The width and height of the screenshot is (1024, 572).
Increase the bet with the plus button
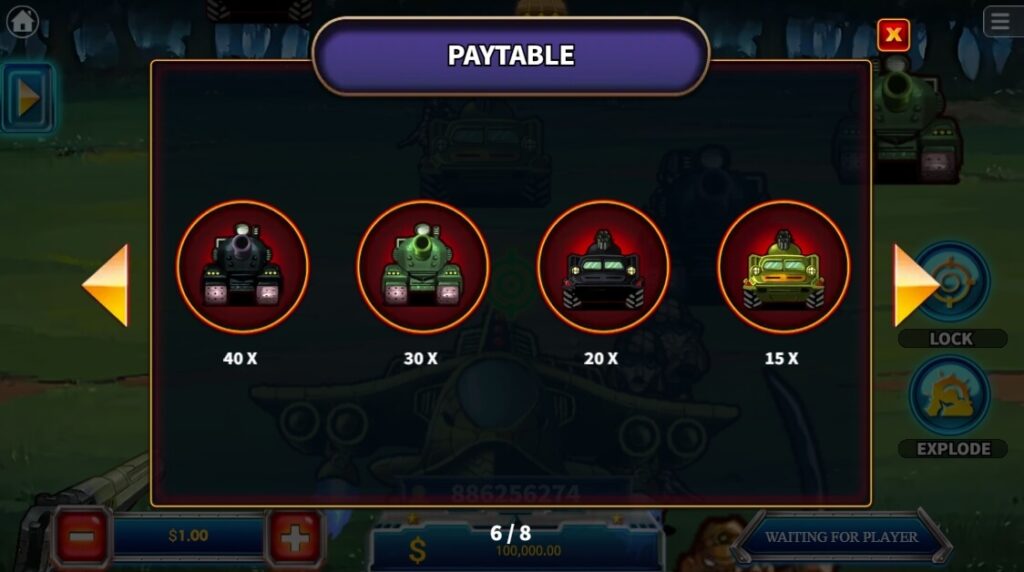pyautogui.click(x=295, y=539)
